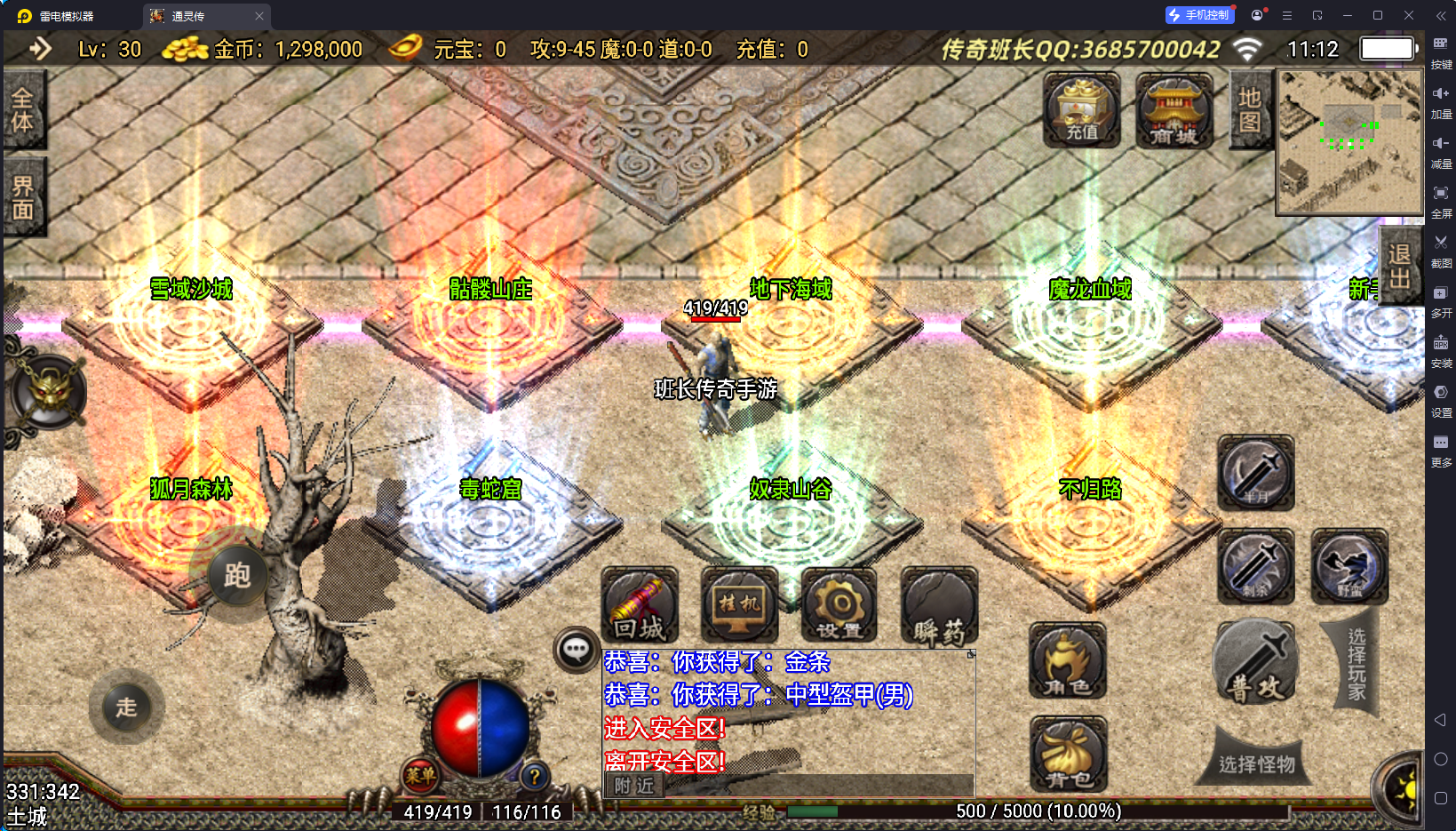Open the 设置 gear settings

tap(839, 606)
